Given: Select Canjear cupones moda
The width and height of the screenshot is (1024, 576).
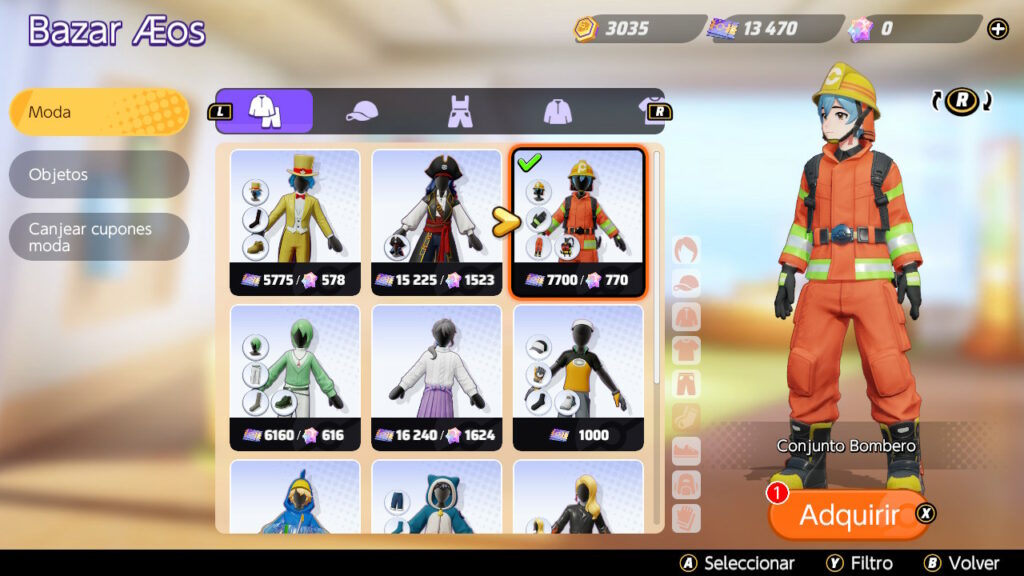Looking at the screenshot, I should tap(98, 237).
